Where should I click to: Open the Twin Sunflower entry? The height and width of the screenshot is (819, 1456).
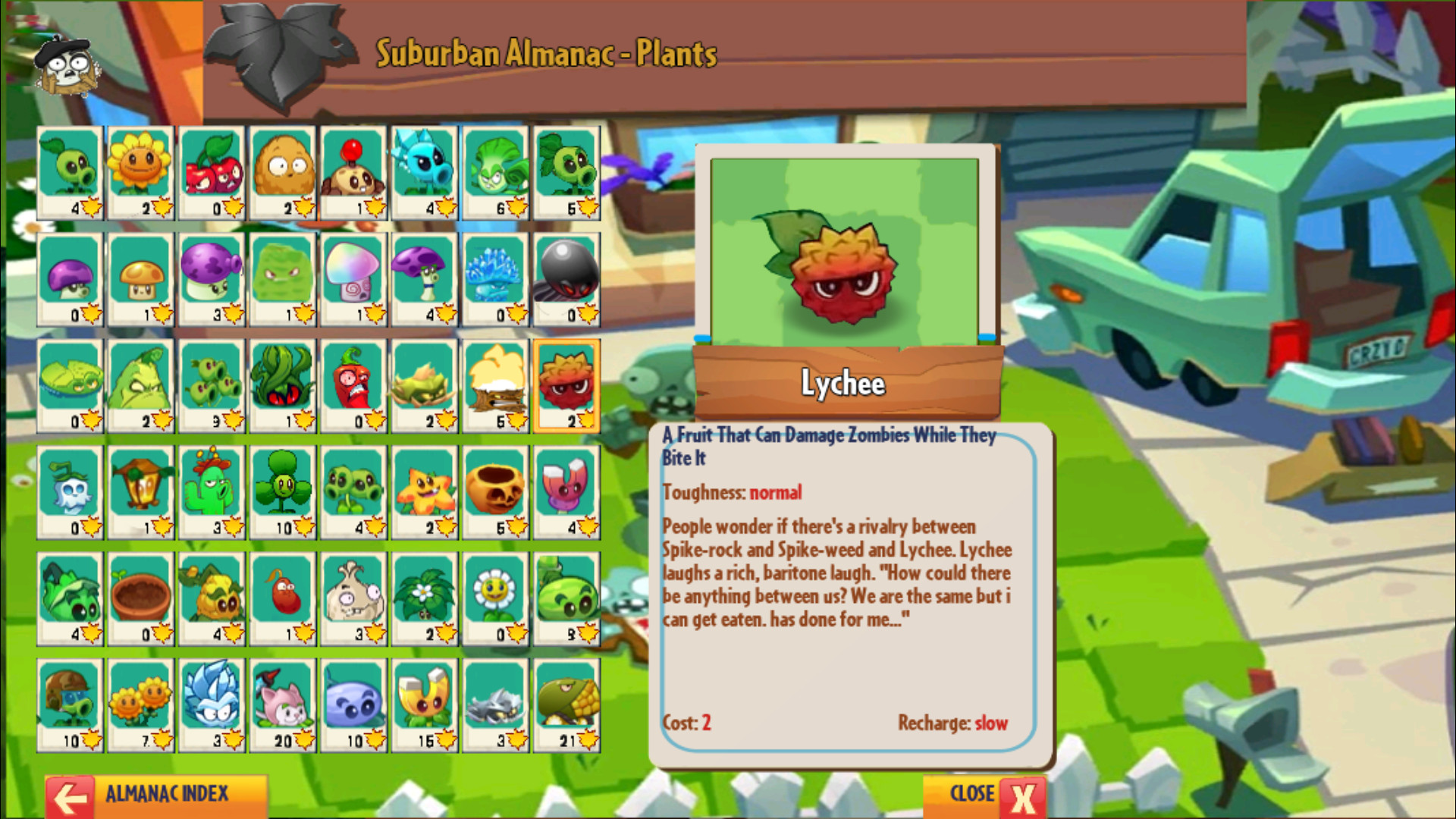(x=140, y=705)
